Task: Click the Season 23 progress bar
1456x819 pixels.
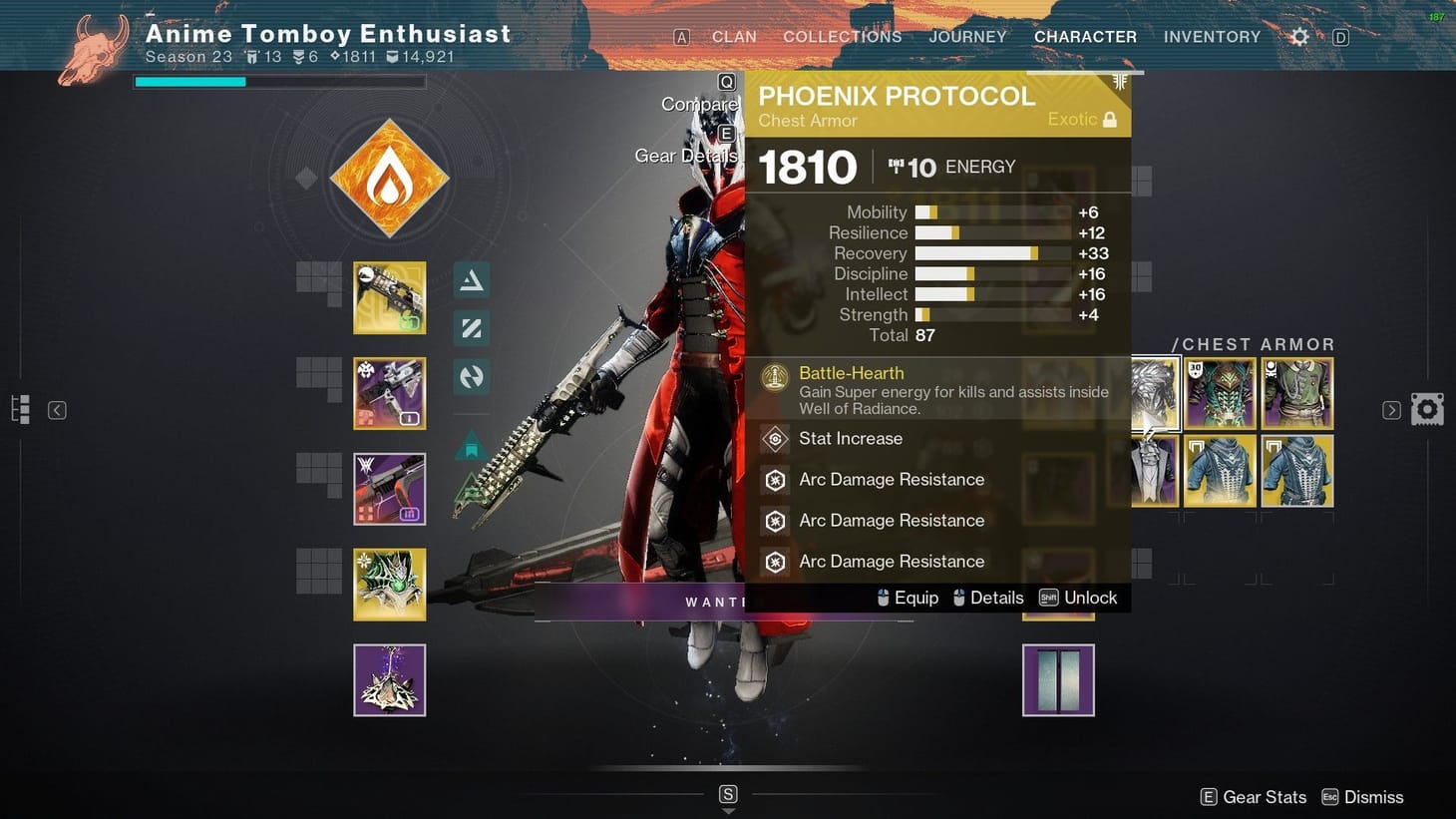Action: click(x=279, y=81)
